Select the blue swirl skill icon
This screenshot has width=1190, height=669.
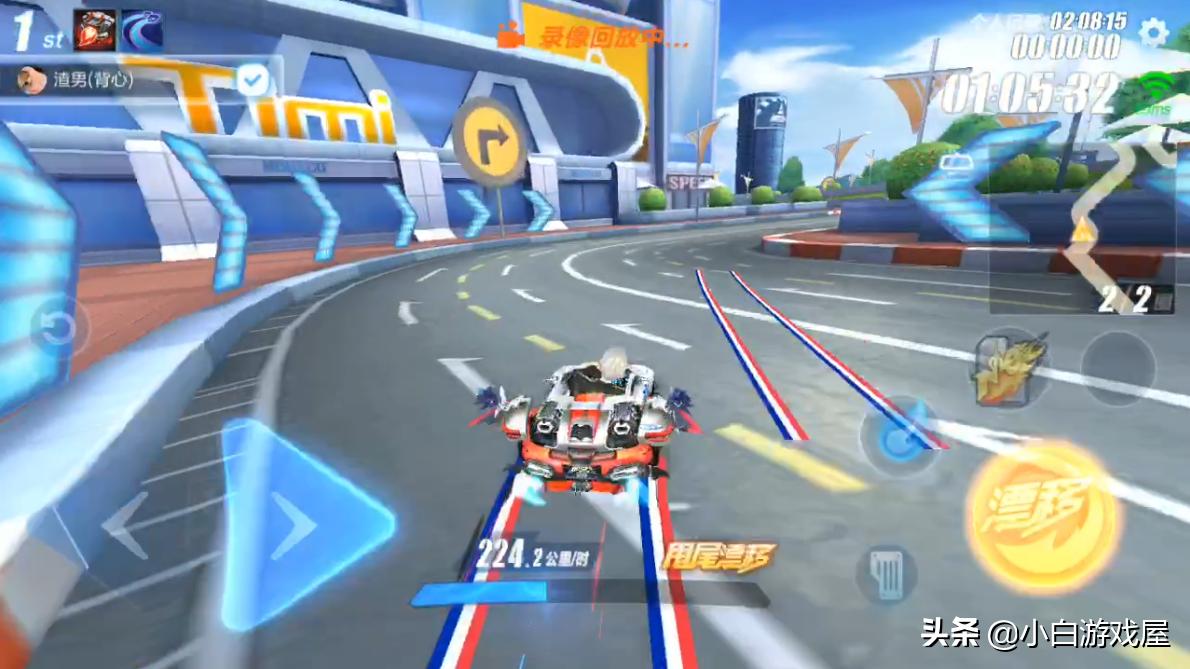click(x=142, y=30)
